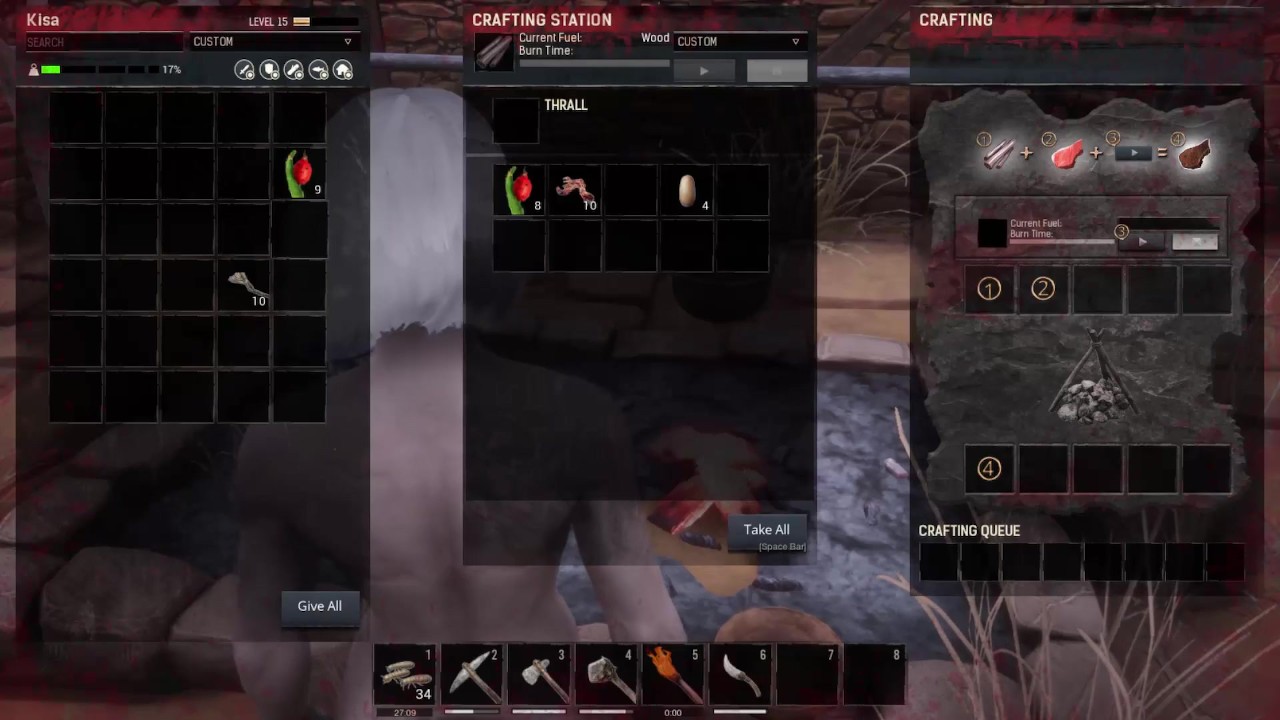Start the crafting station with the play button
This screenshot has height=720, width=1280.
[704, 71]
